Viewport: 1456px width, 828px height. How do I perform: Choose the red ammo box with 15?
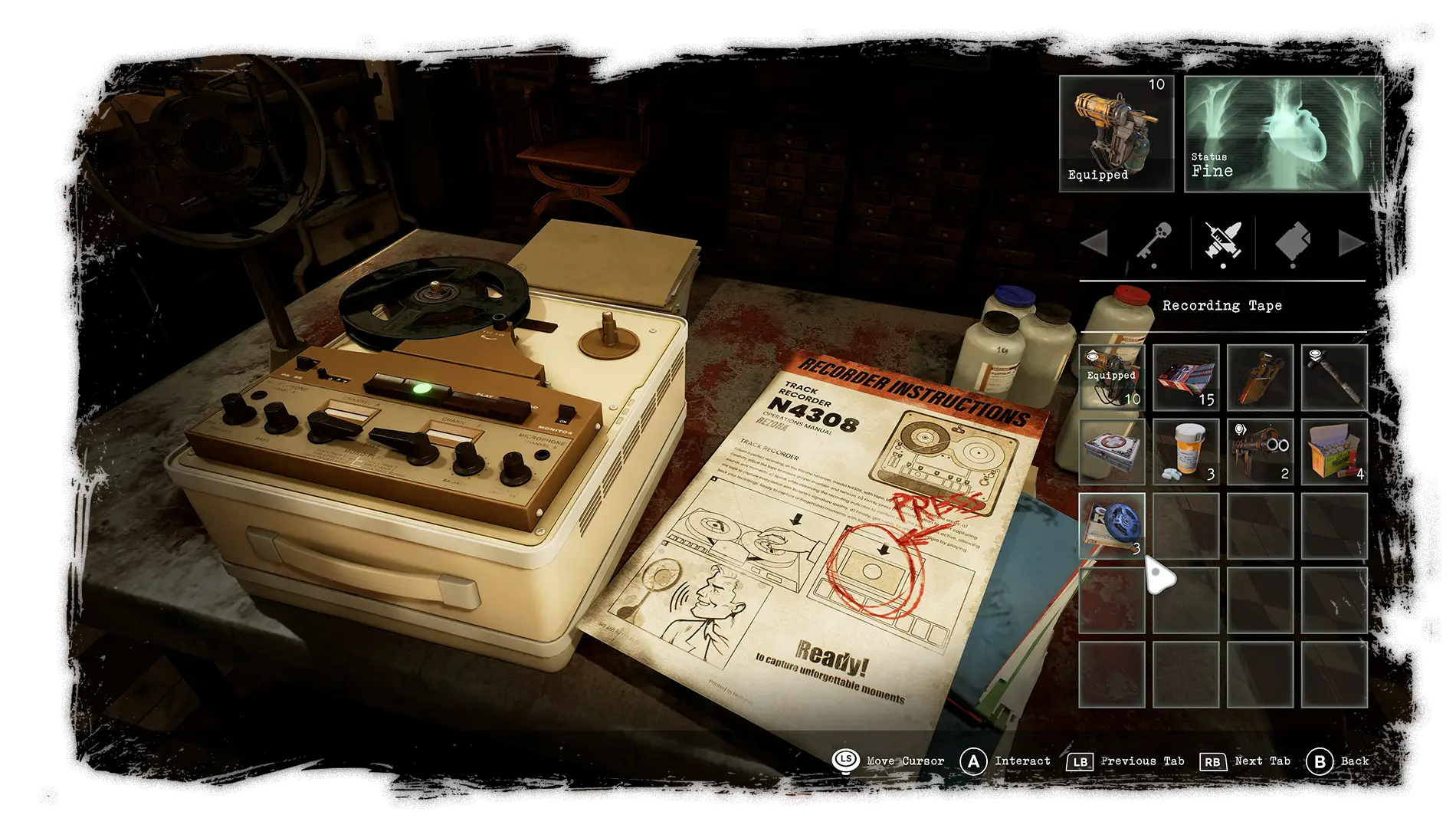(x=1185, y=377)
